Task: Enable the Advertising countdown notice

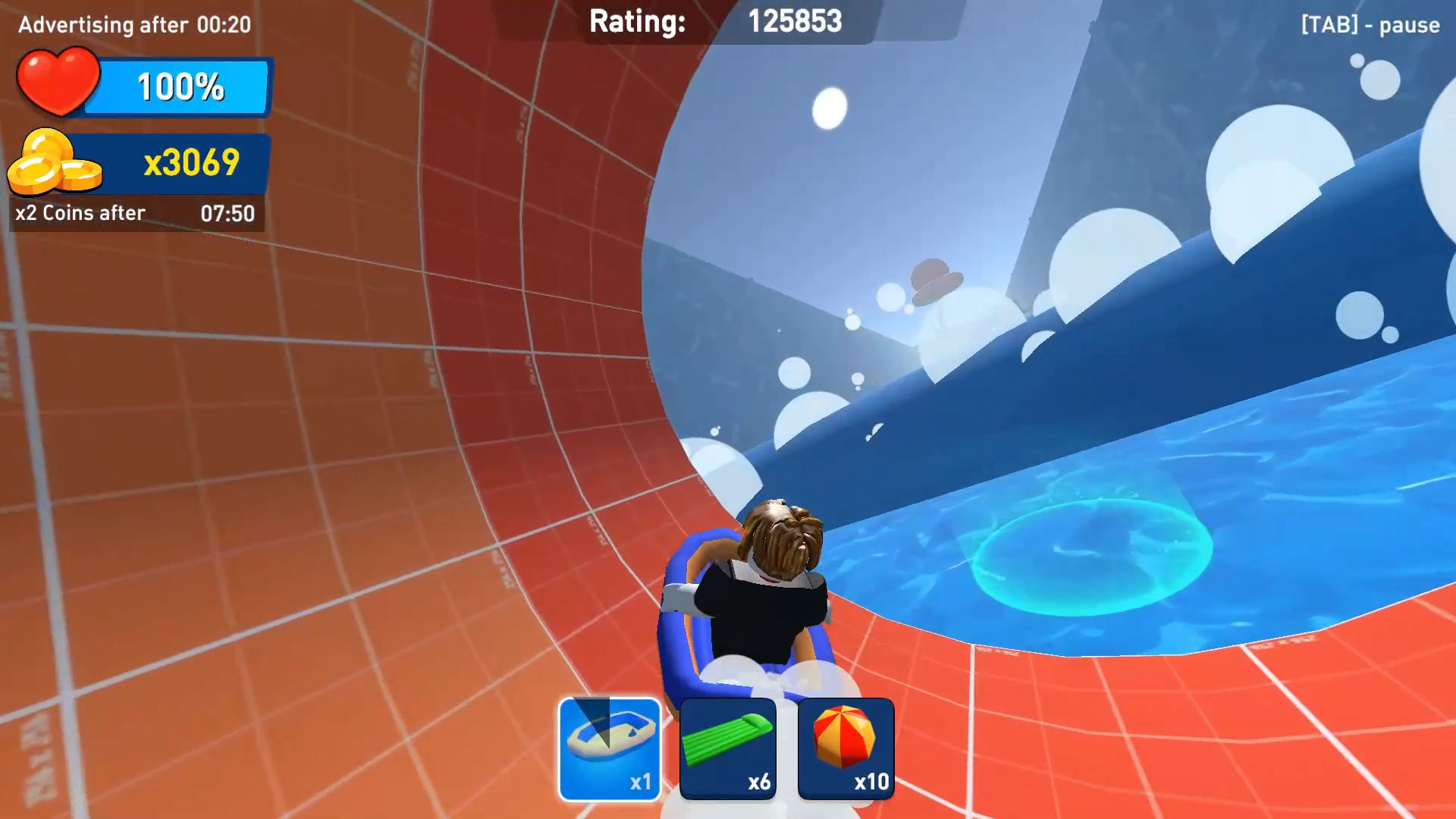Action: 135,24
